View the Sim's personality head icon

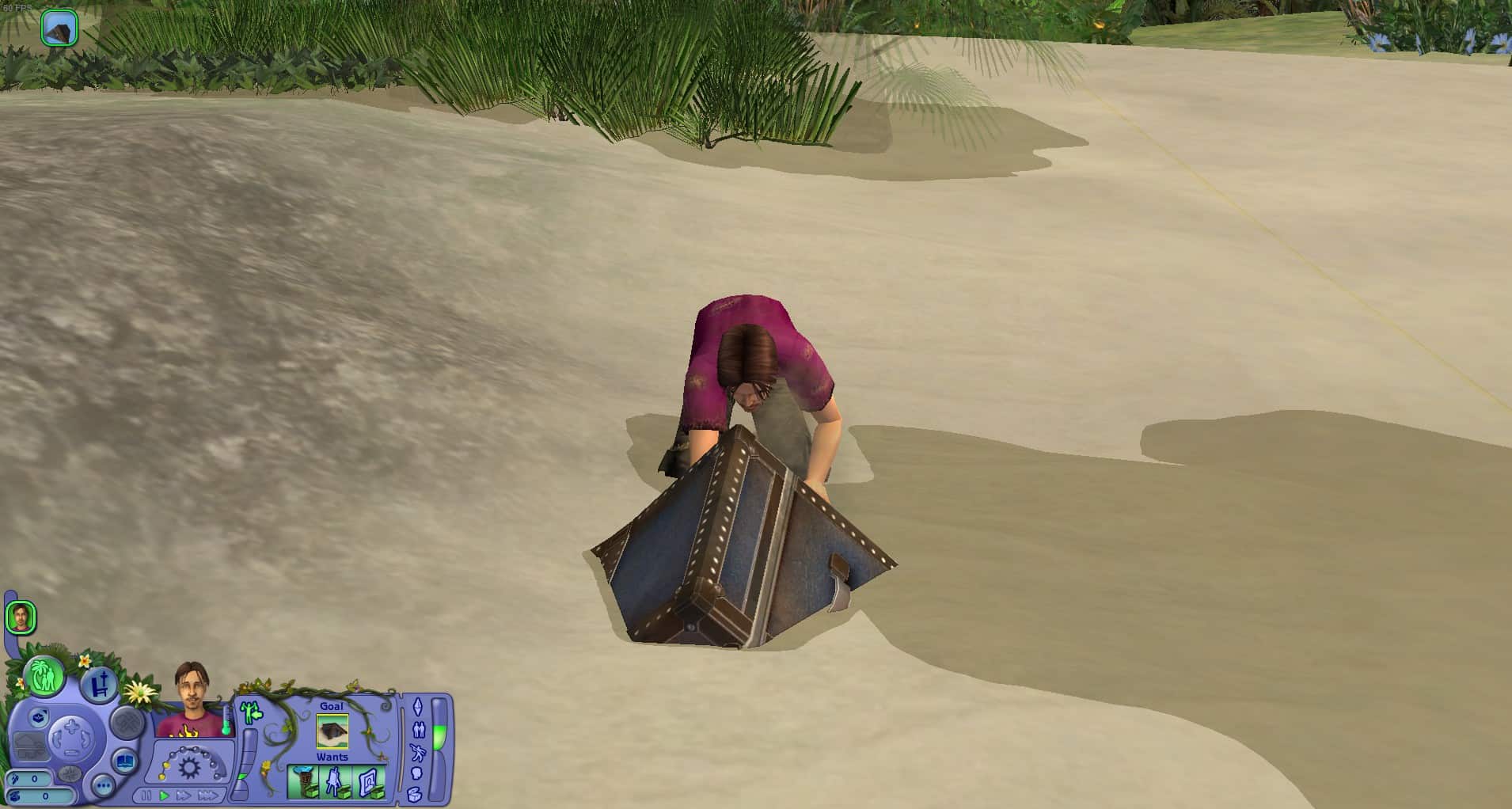coord(418,774)
